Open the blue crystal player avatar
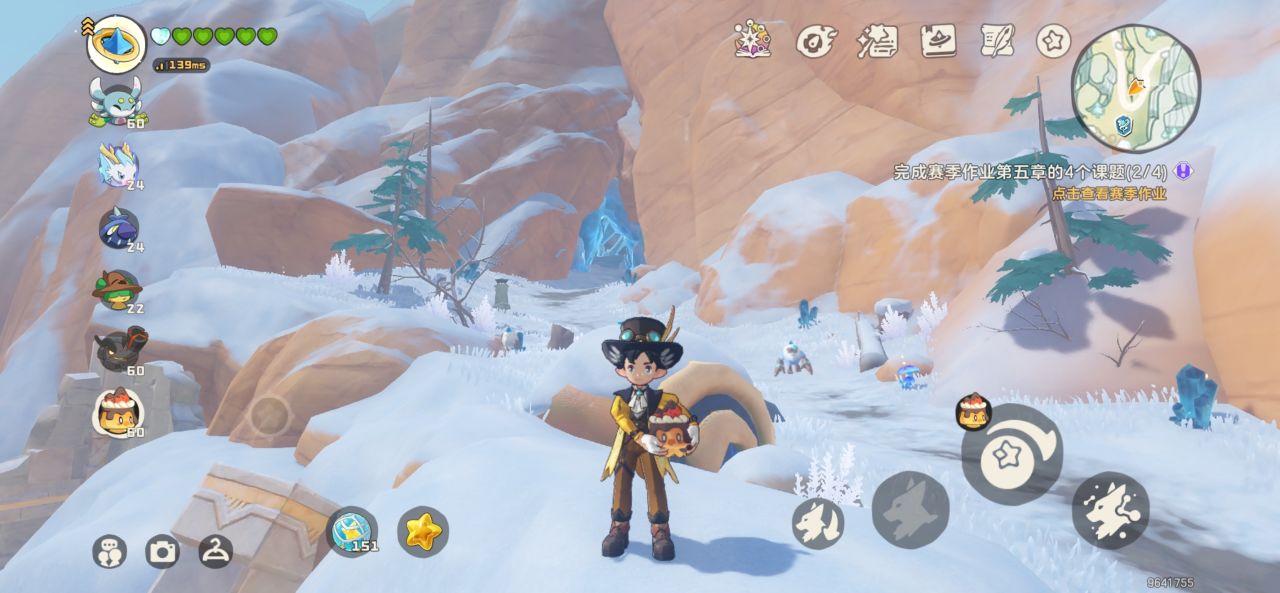 116,43
